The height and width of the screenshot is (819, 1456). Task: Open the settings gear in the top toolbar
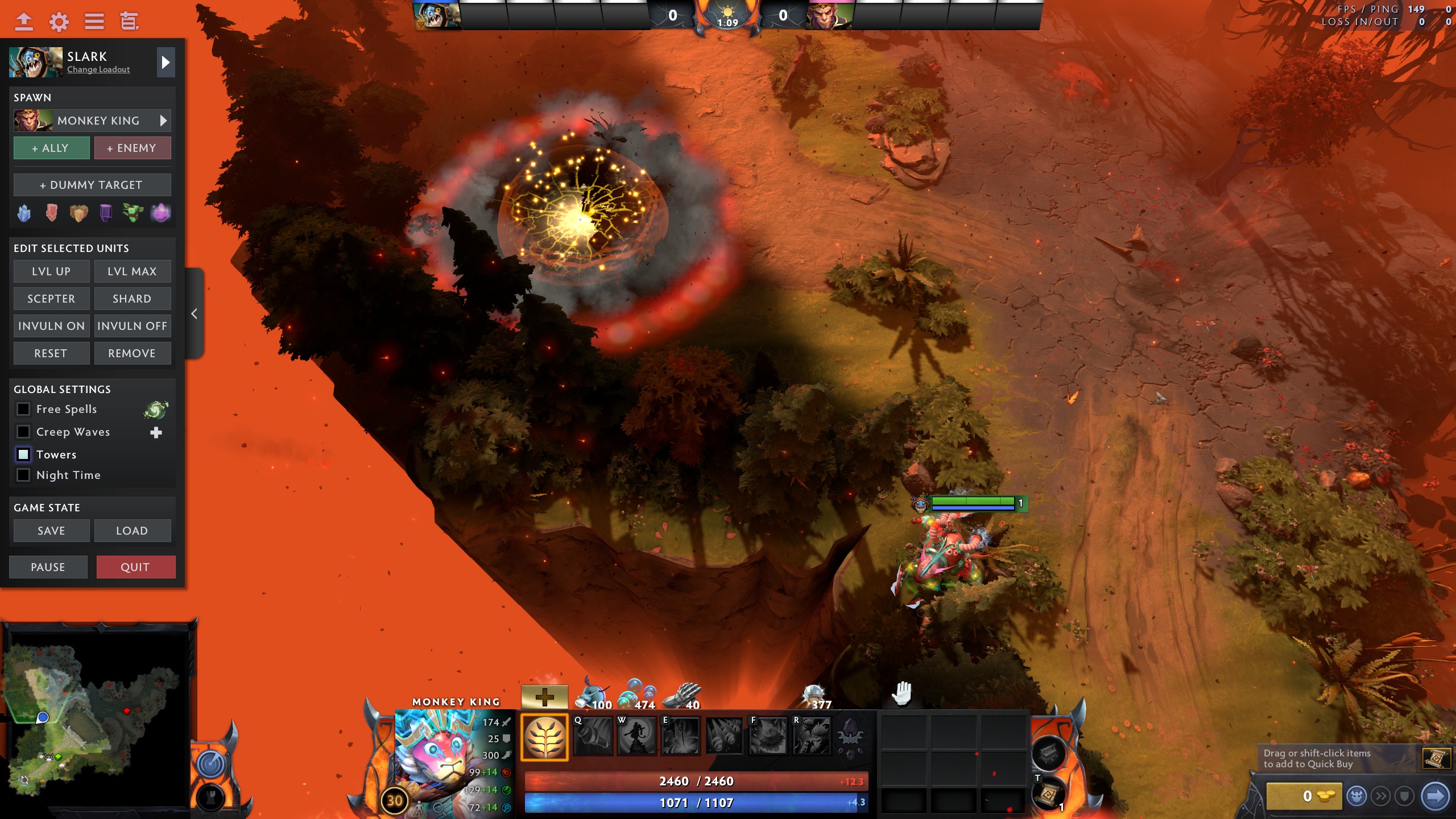59,22
